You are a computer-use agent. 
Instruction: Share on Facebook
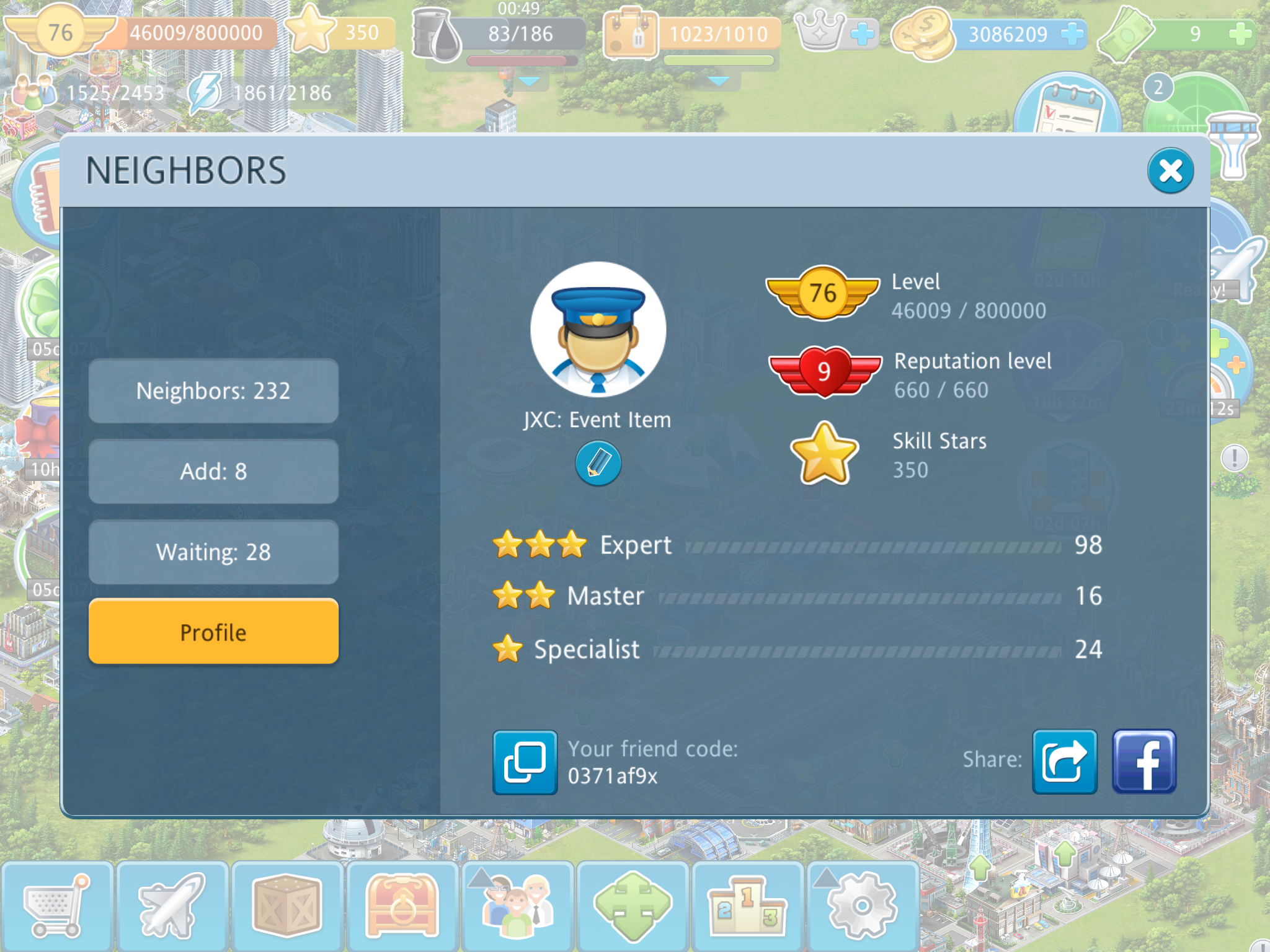1143,762
